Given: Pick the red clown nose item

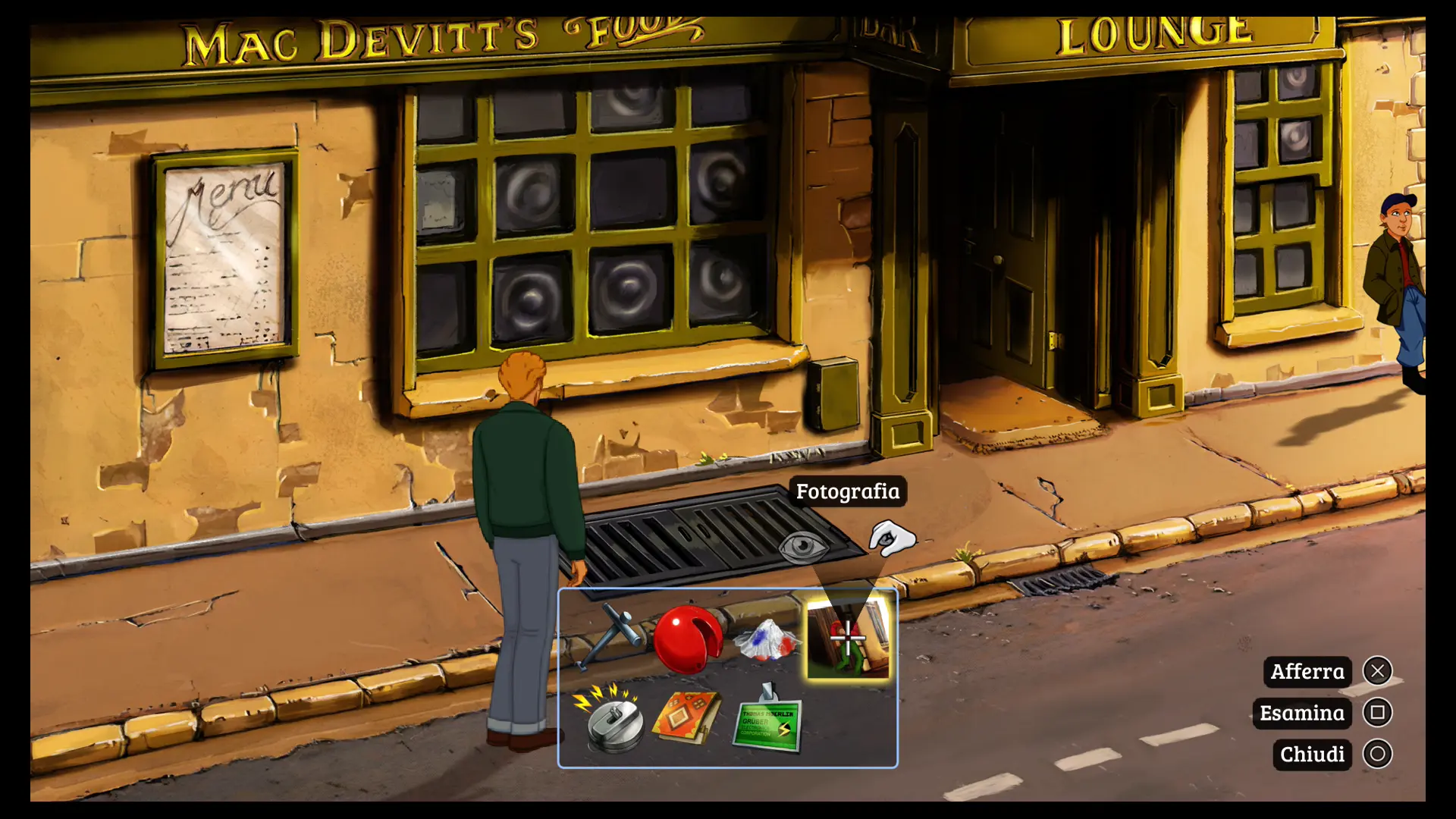Looking at the screenshot, I should click(x=687, y=639).
